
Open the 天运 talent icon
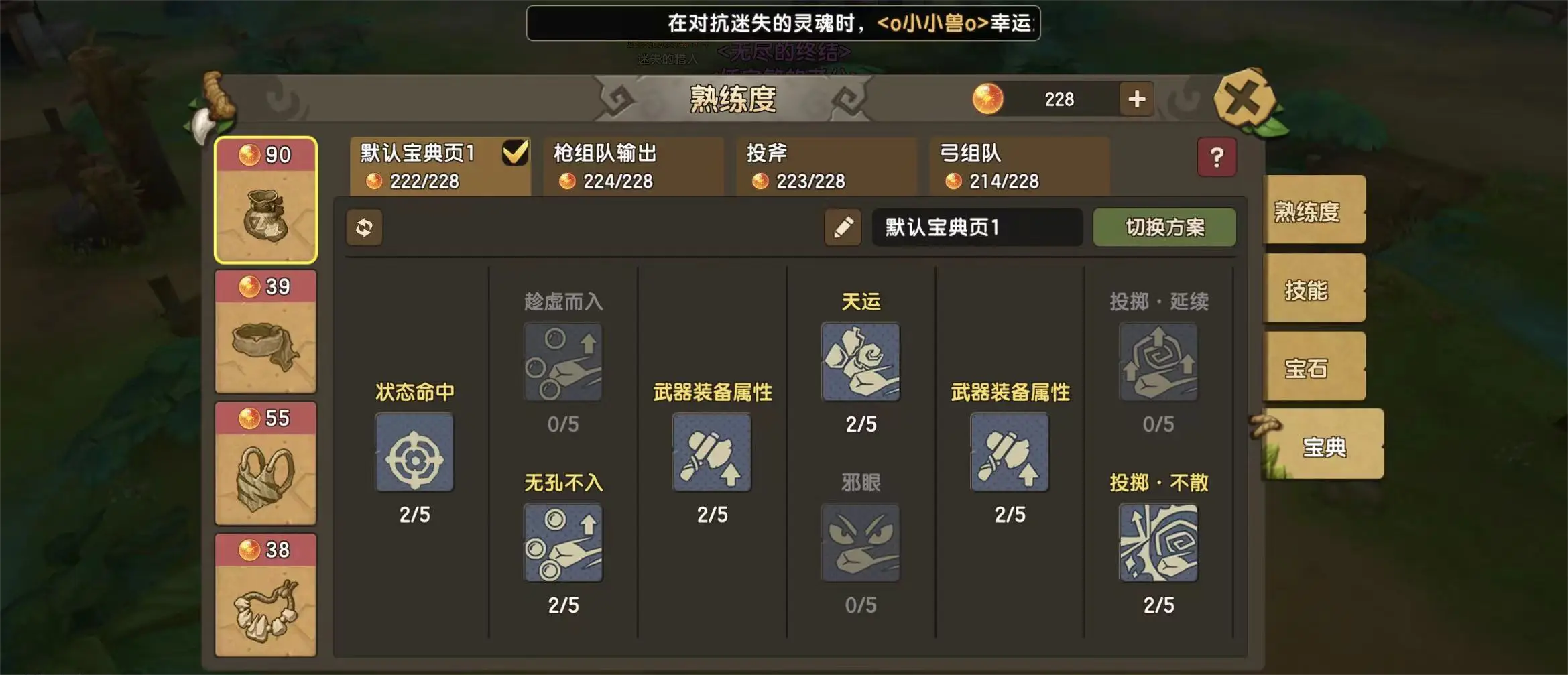click(x=860, y=362)
